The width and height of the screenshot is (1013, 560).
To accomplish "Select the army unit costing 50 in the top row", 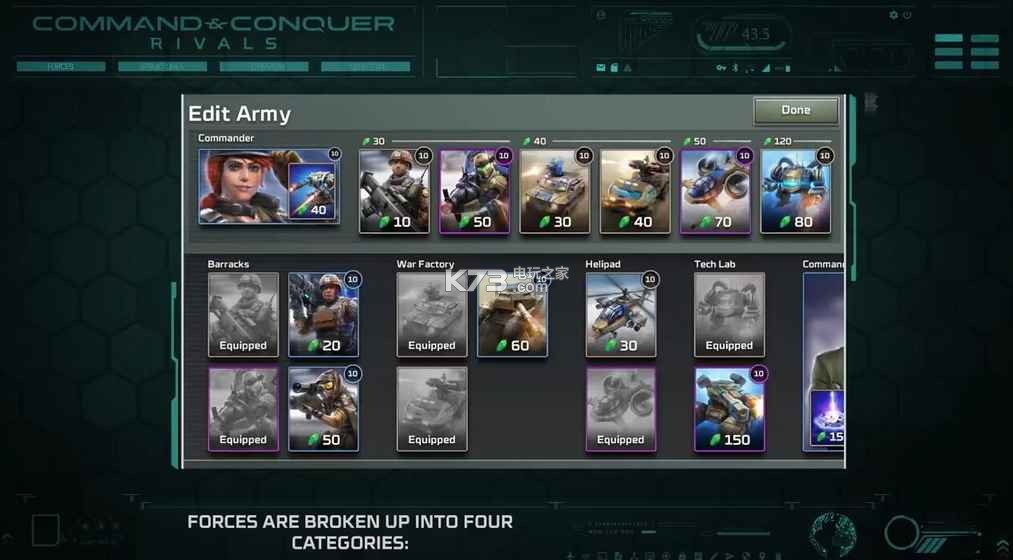I will [475, 191].
